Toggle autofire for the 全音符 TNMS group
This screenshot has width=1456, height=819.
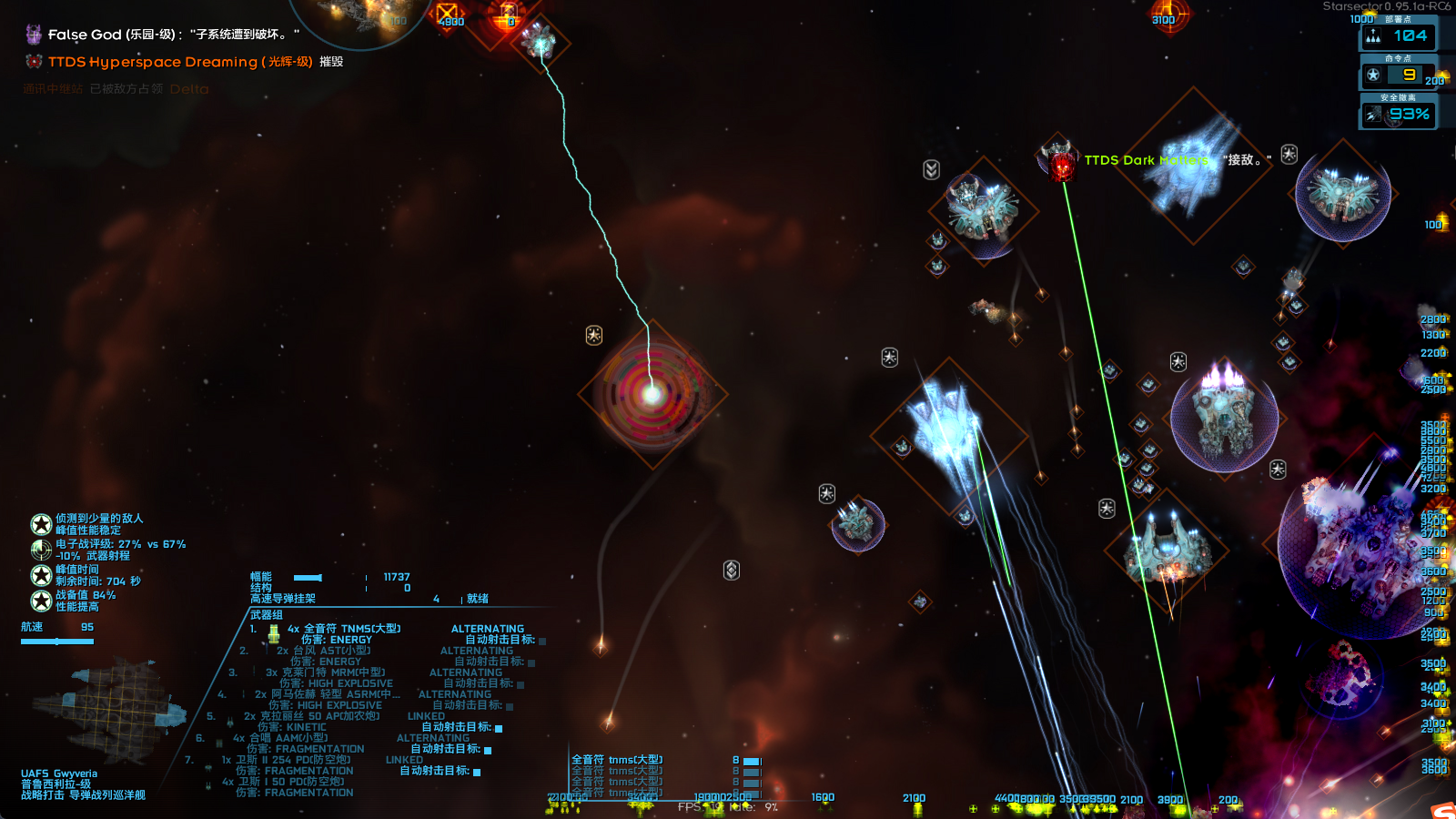542,641
